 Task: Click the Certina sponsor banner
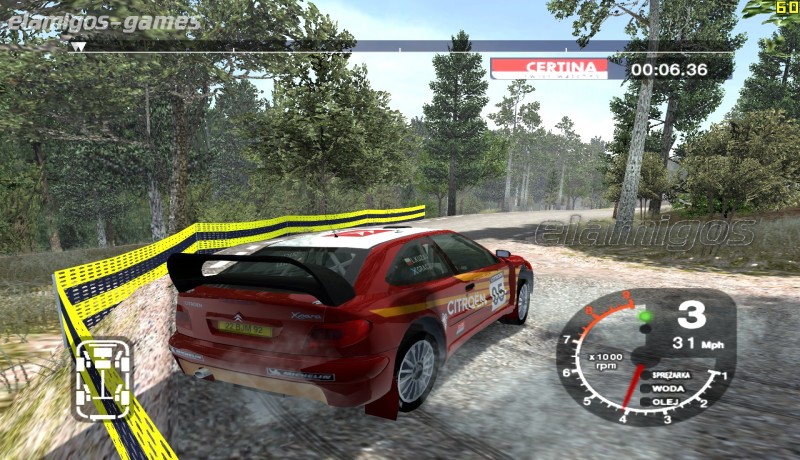[549, 68]
